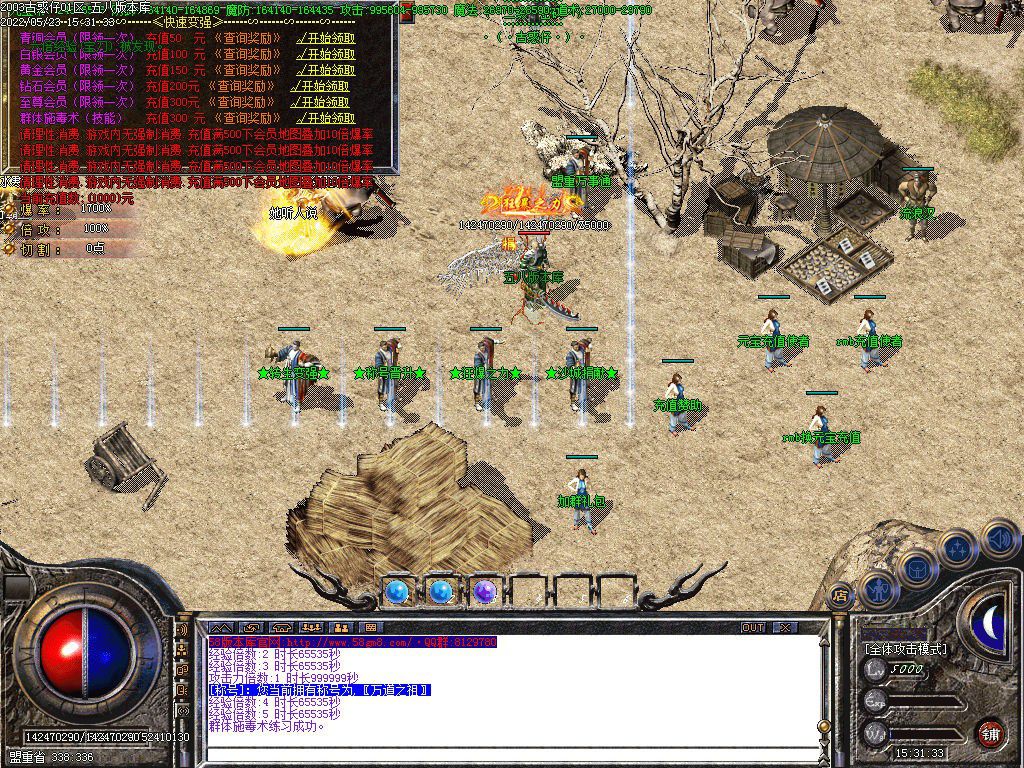
Task: Switch the 全体攻击模式 attack mode label
Action: coord(905,649)
